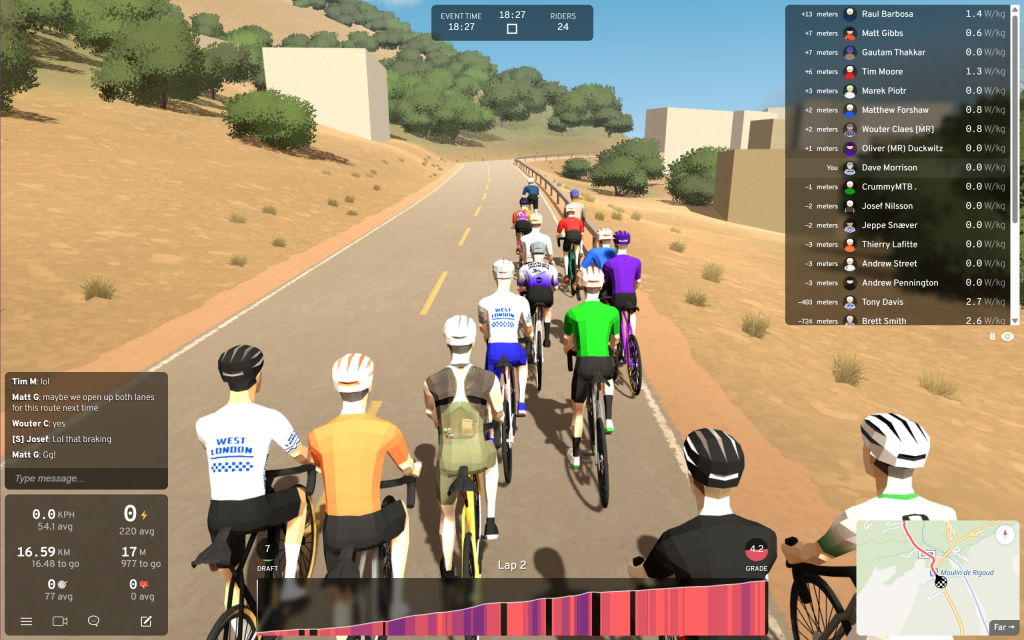Click the edit pencil icon in stats panel
The image size is (1024, 640).
pos(146,621)
